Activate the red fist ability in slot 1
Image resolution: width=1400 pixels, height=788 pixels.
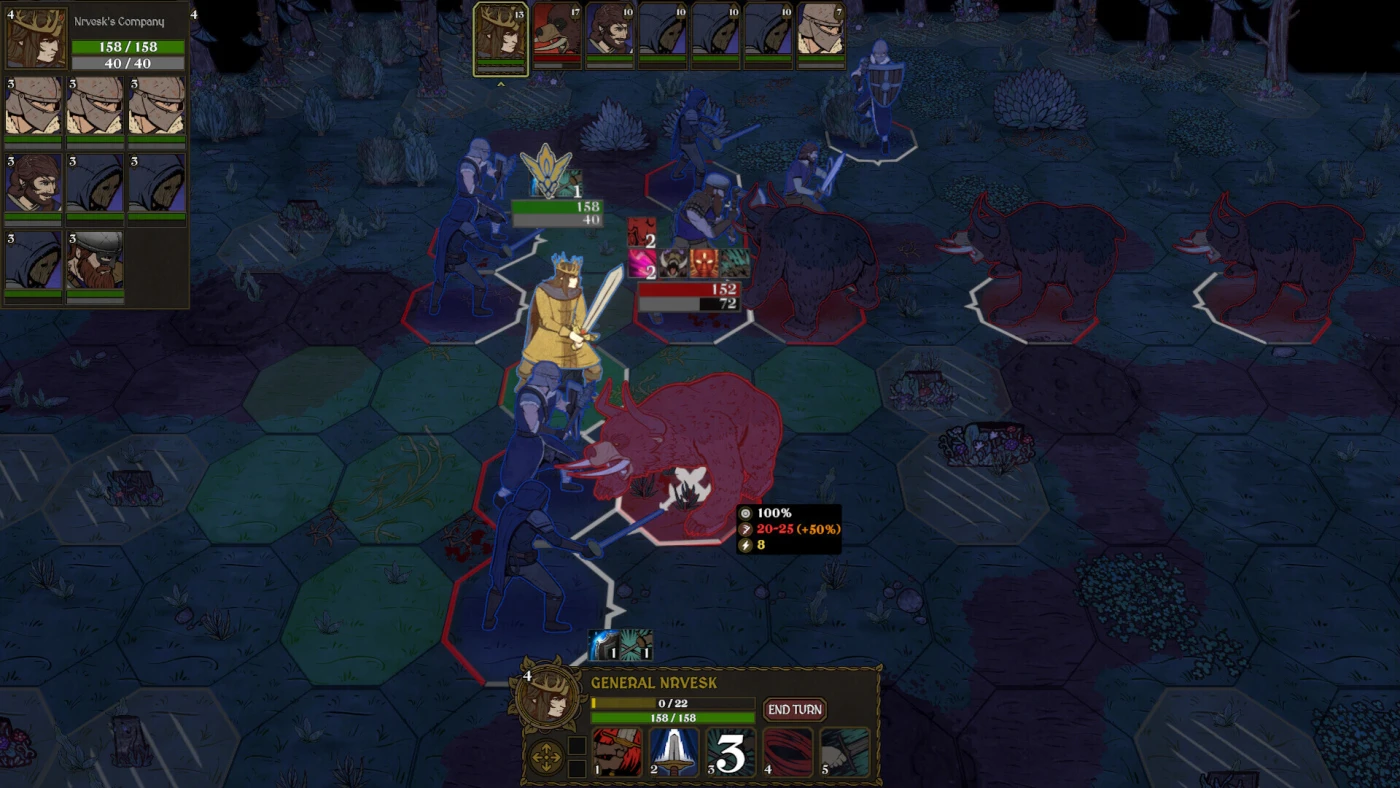click(x=617, y=753)
